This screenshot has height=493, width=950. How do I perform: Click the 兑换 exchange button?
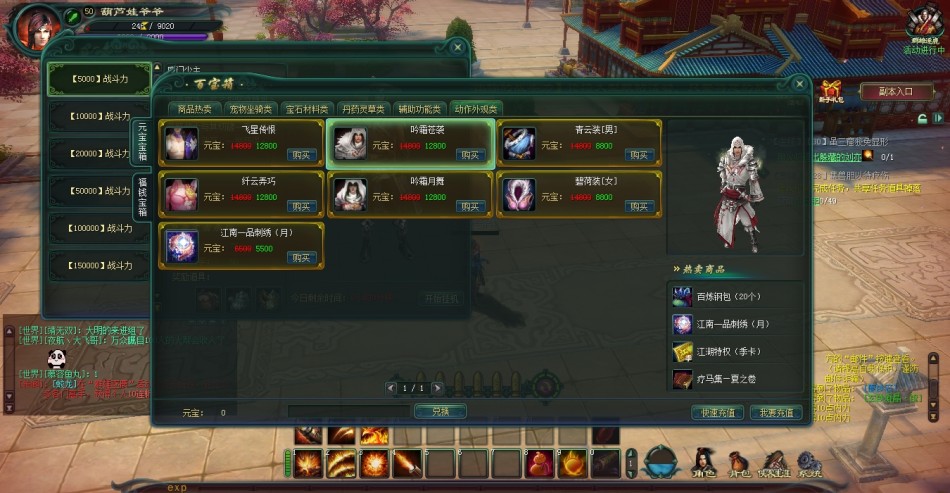(440, 411)
